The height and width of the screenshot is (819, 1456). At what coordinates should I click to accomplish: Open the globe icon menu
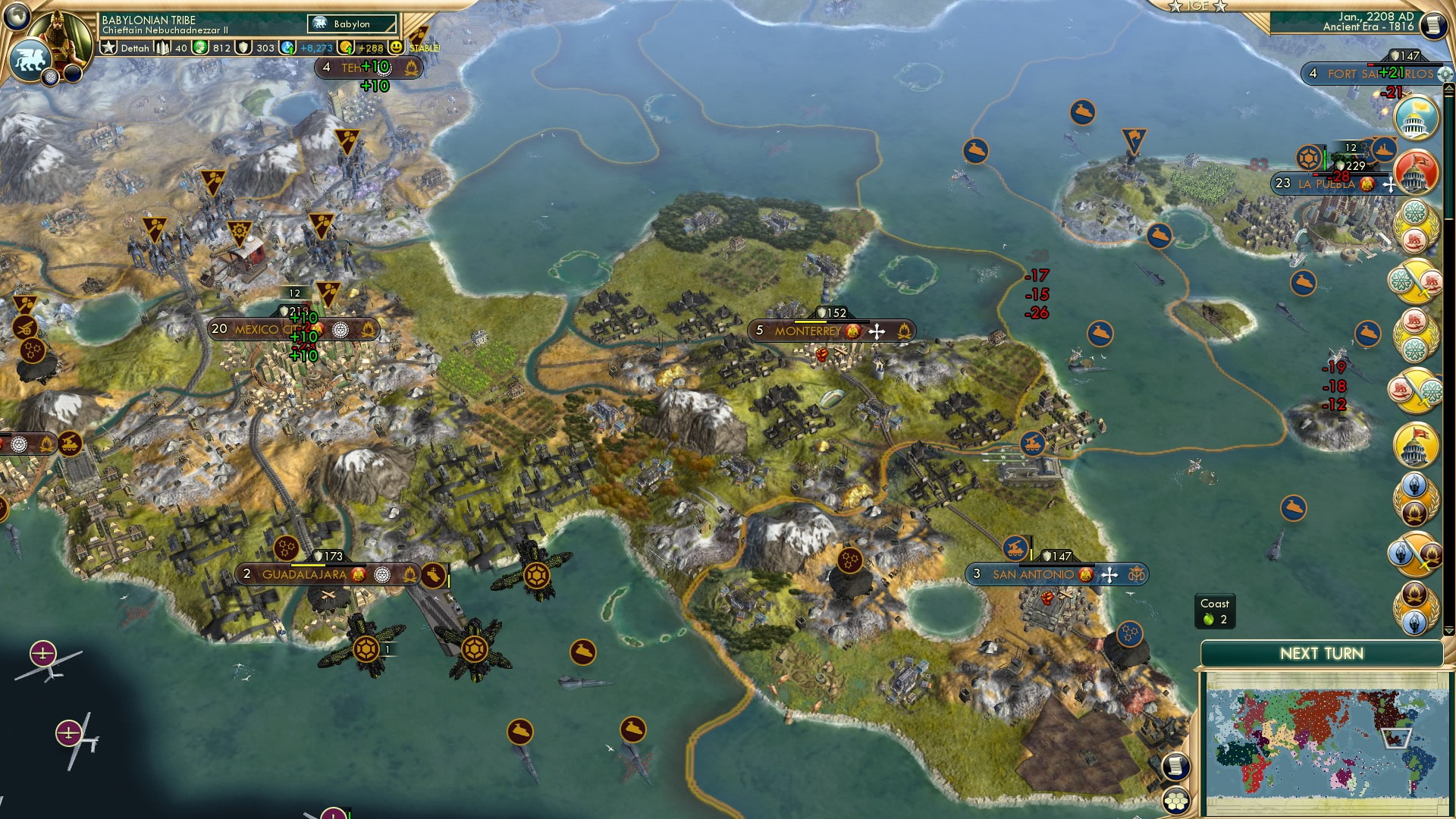(x=17, y=15)
